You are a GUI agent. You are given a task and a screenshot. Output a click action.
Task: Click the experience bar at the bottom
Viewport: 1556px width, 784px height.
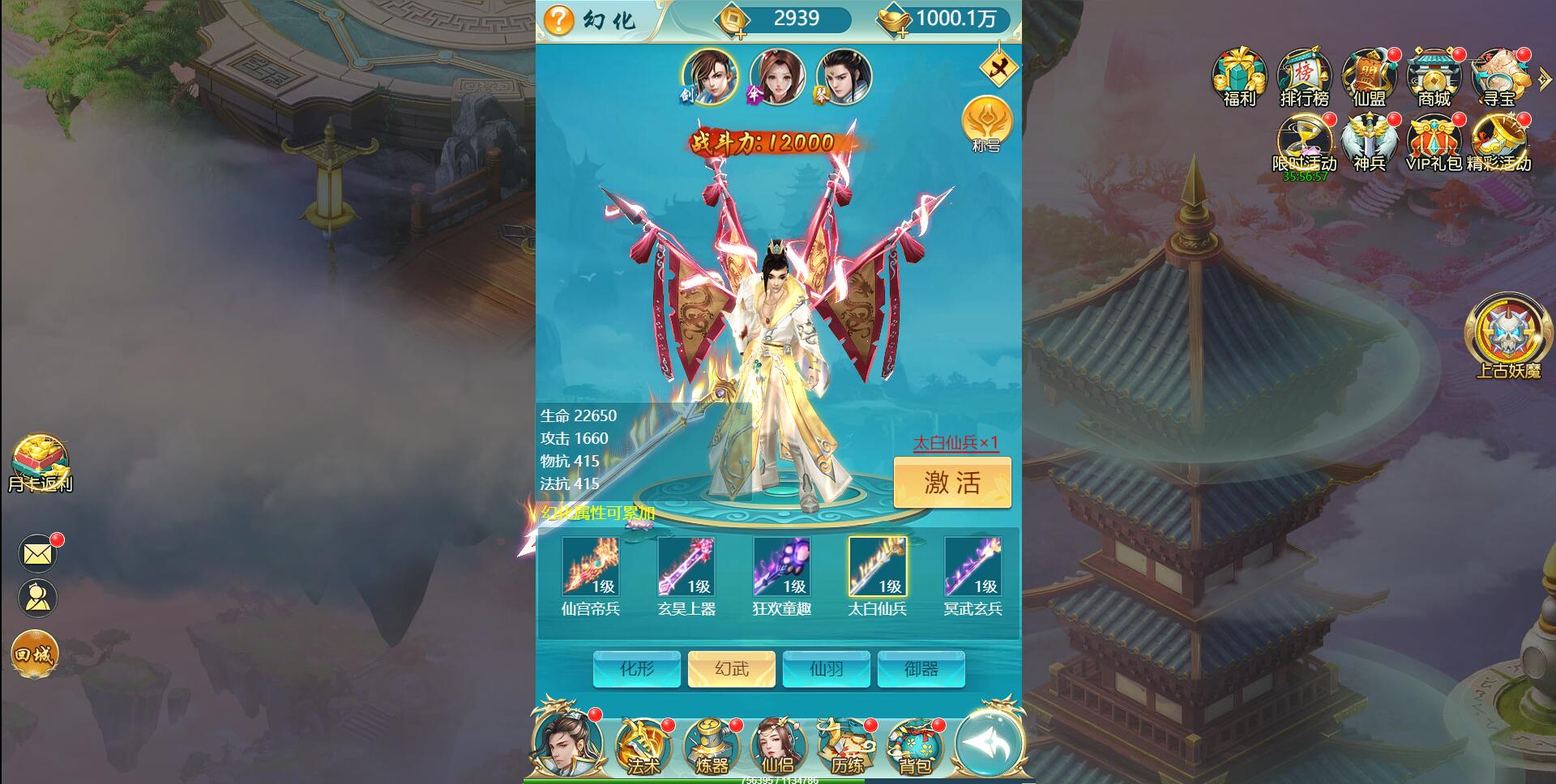pyautogui.click(x=776, y=780)
